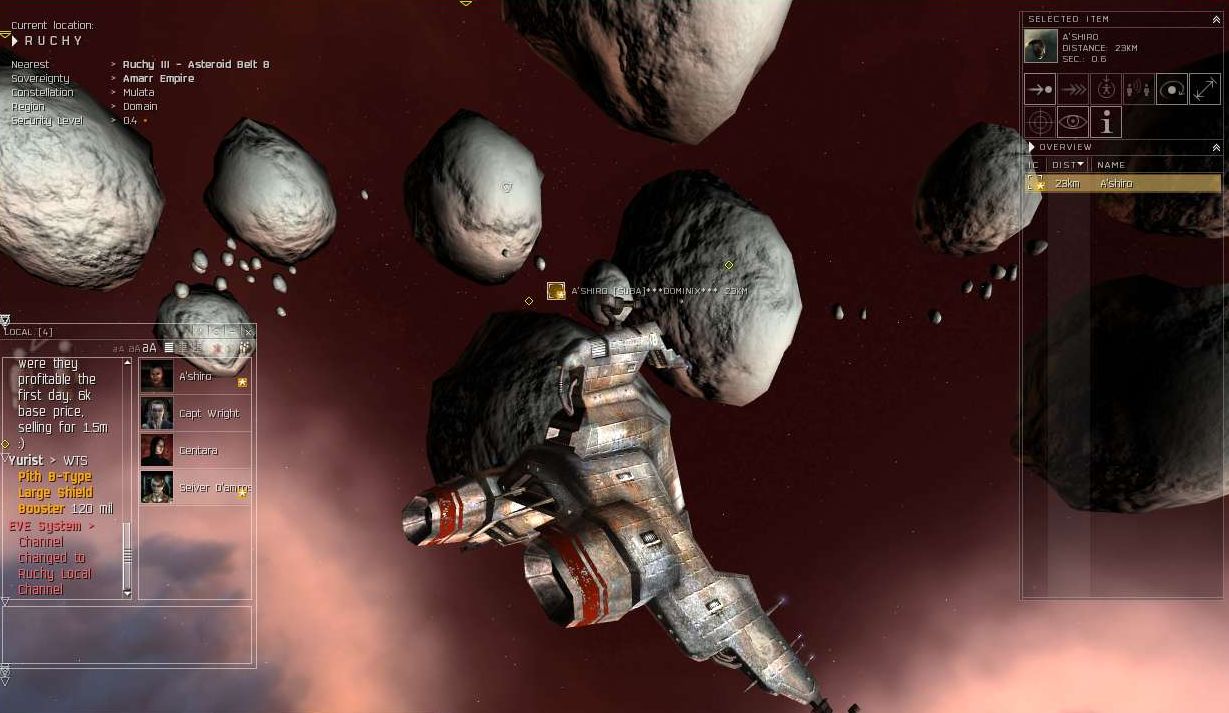Open the start-conversation two-figures icon
This screenshot has height=713, width=1229.
coord(1139,90)
